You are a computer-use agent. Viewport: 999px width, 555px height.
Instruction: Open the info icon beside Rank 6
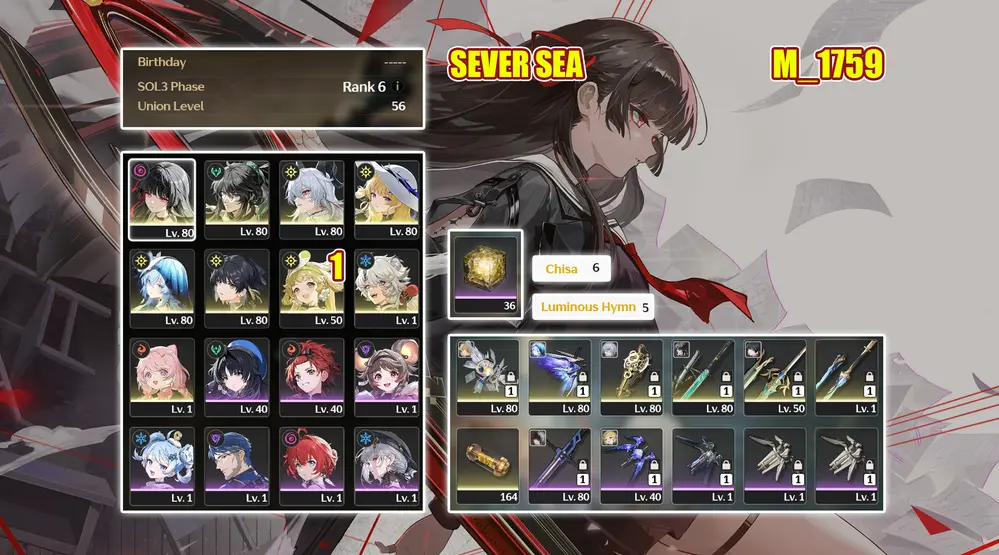click(398, 87)
